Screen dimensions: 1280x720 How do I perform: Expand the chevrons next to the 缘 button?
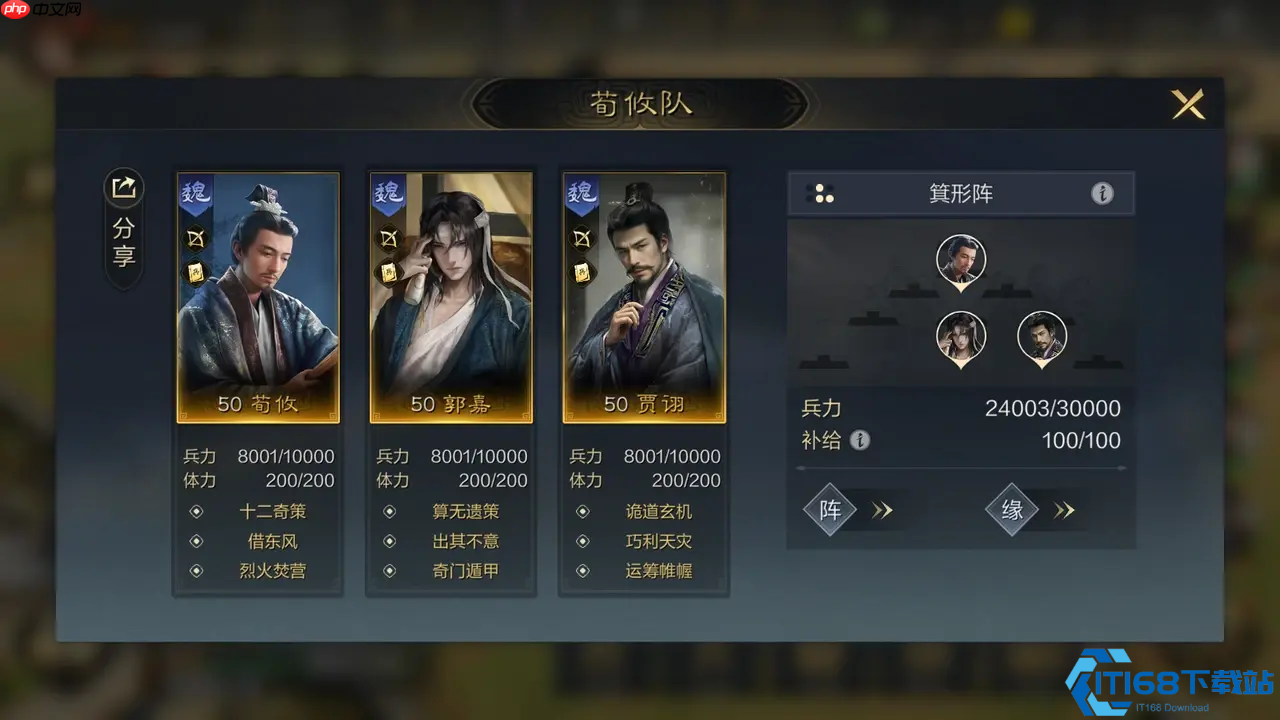1064,510
